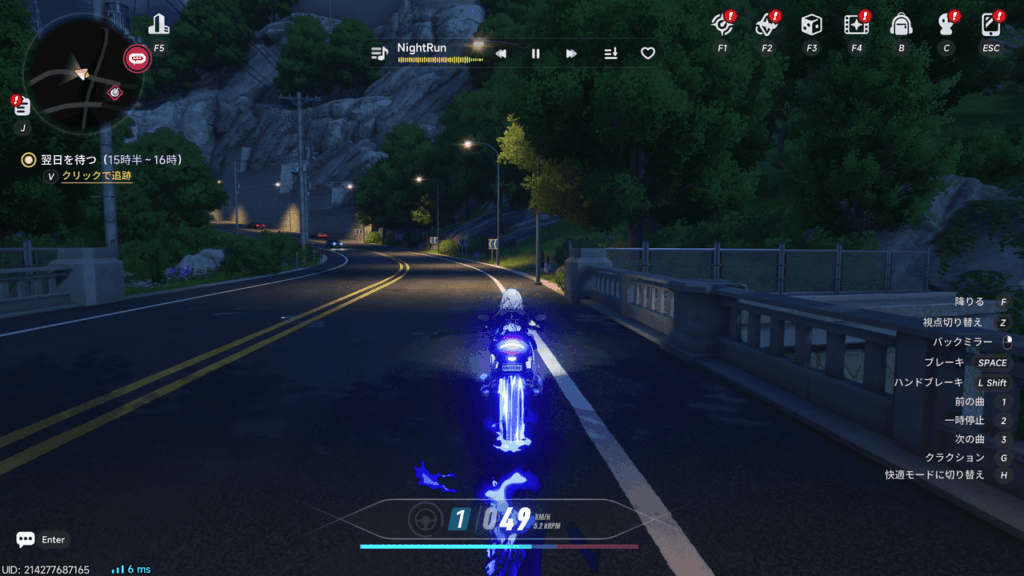
Task: Click the red chat bubble minimap marker
Action: (x=137, y=58)
